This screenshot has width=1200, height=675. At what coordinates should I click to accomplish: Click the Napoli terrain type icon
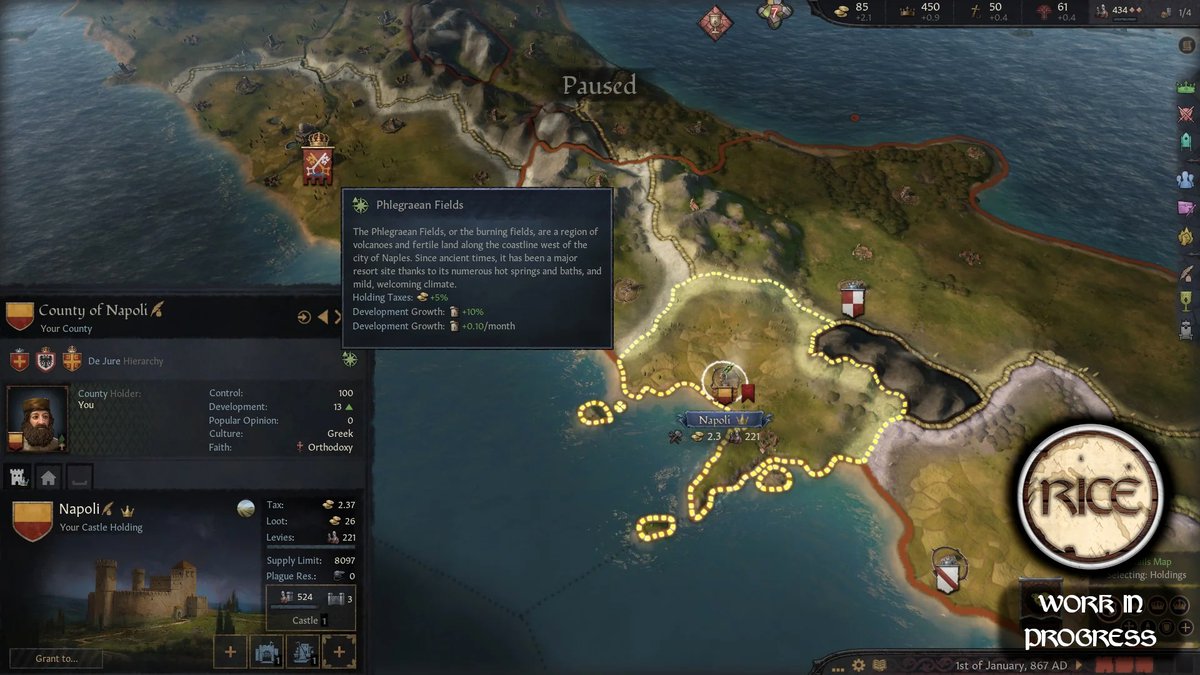click(245, 508)
